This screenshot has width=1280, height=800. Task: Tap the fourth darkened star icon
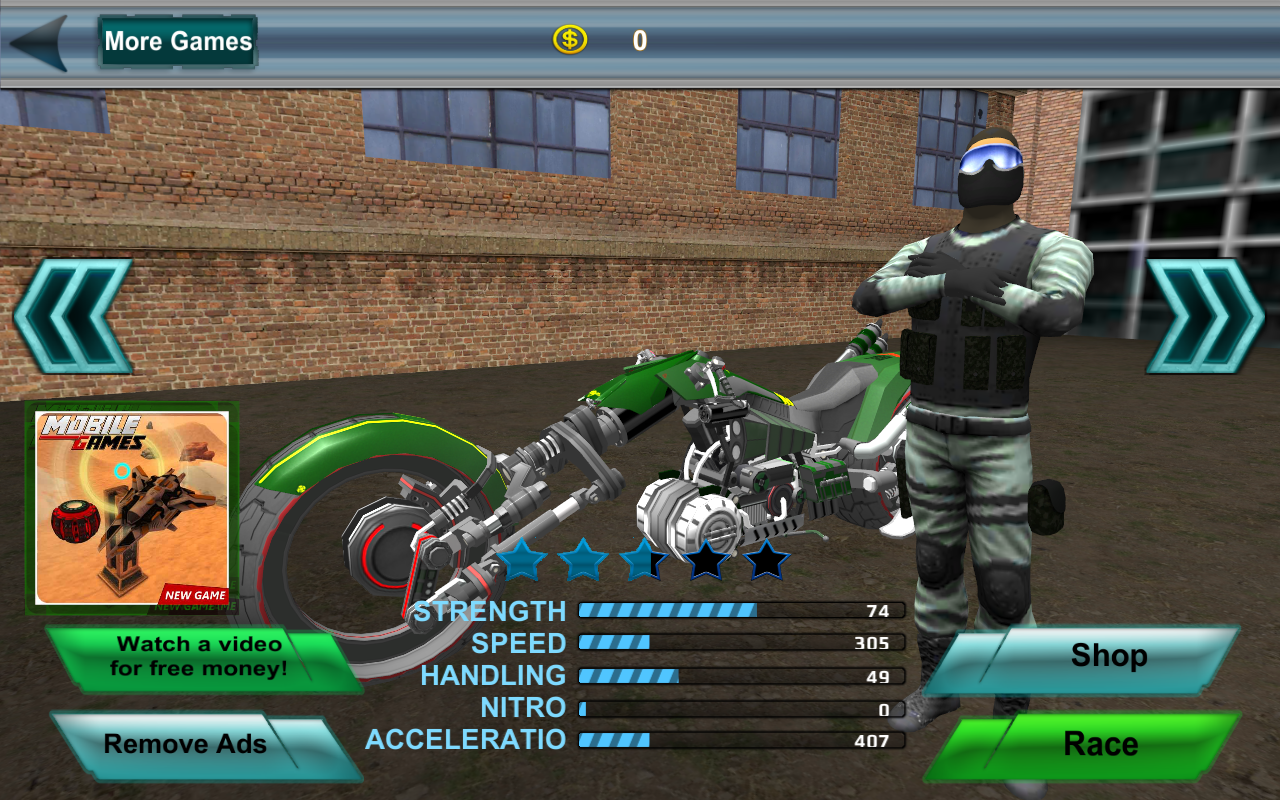click(706, 559)
